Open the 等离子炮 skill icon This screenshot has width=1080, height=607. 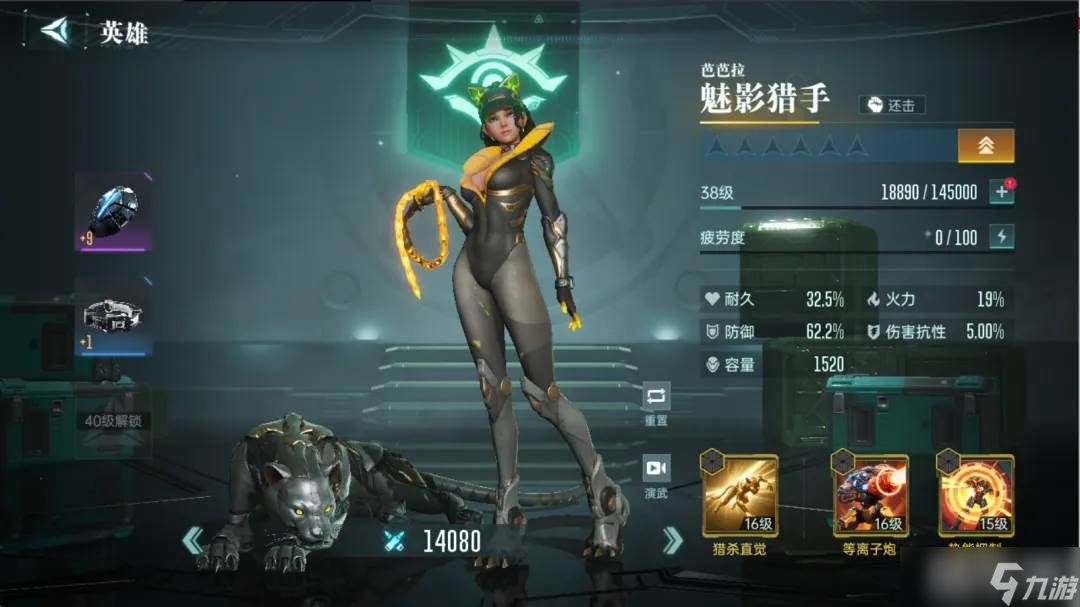[x=871, y=496]
